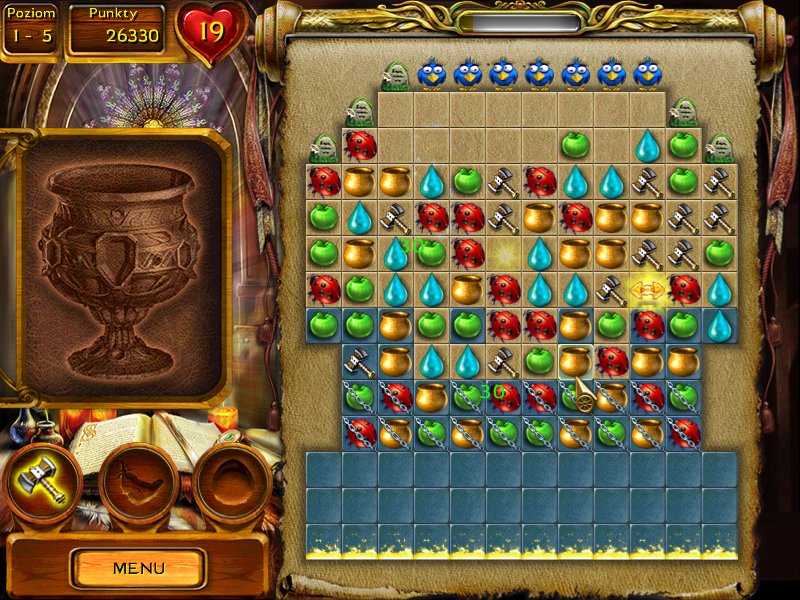Select the feather silhouette power-up slot
Screen dimensions: 800x600
coord(138,484)
